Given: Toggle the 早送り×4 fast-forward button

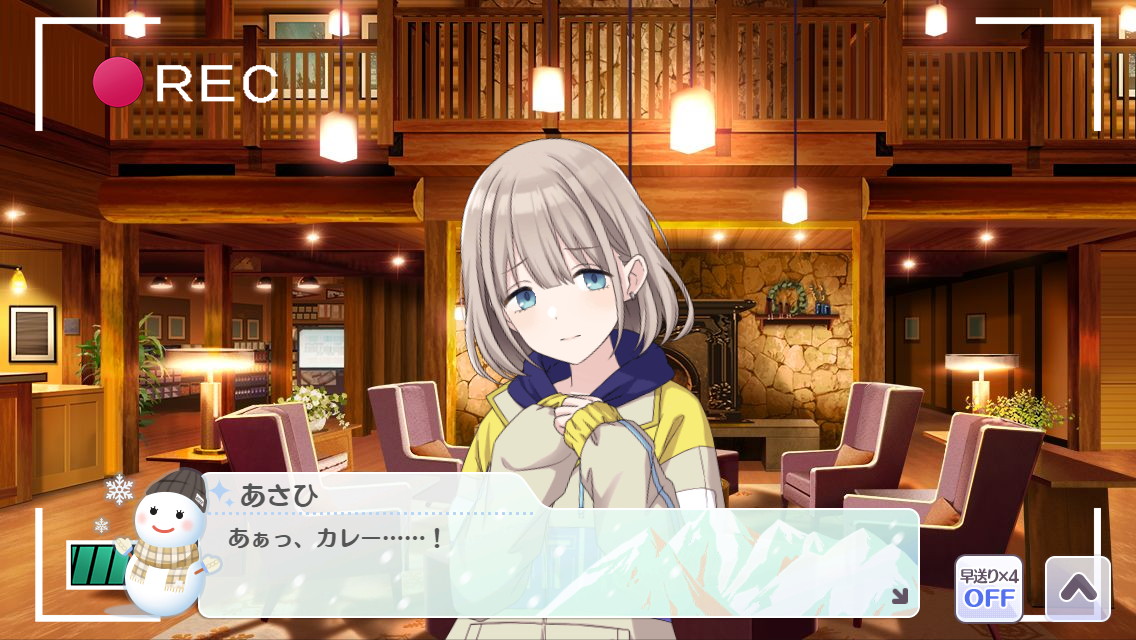Looking at the screenshot, I should pos(988,589).
